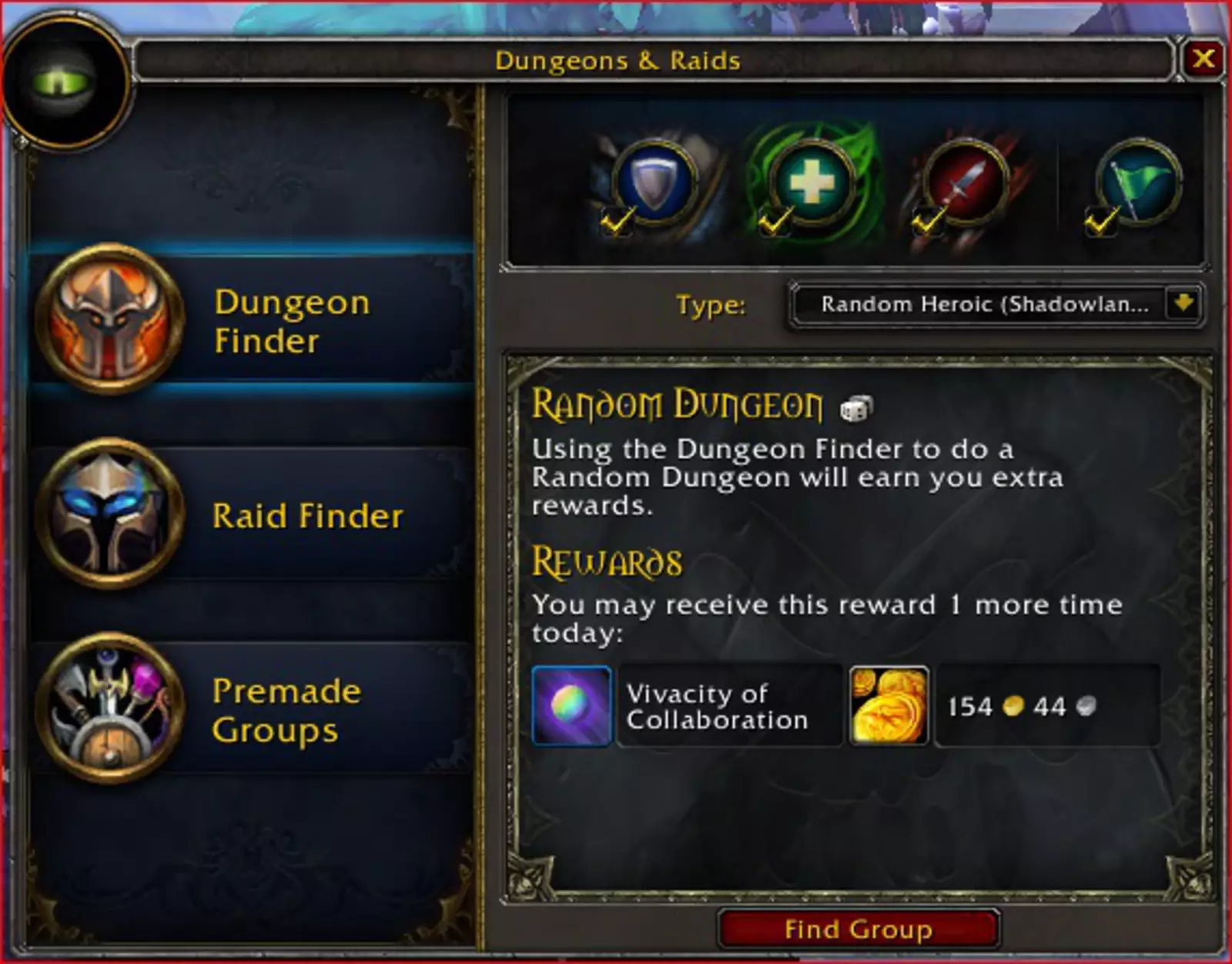The width and height of the screenshot is (1232, 964).
Task: Close the Dungeons & Raids window
Action: tap(1204, 59)
